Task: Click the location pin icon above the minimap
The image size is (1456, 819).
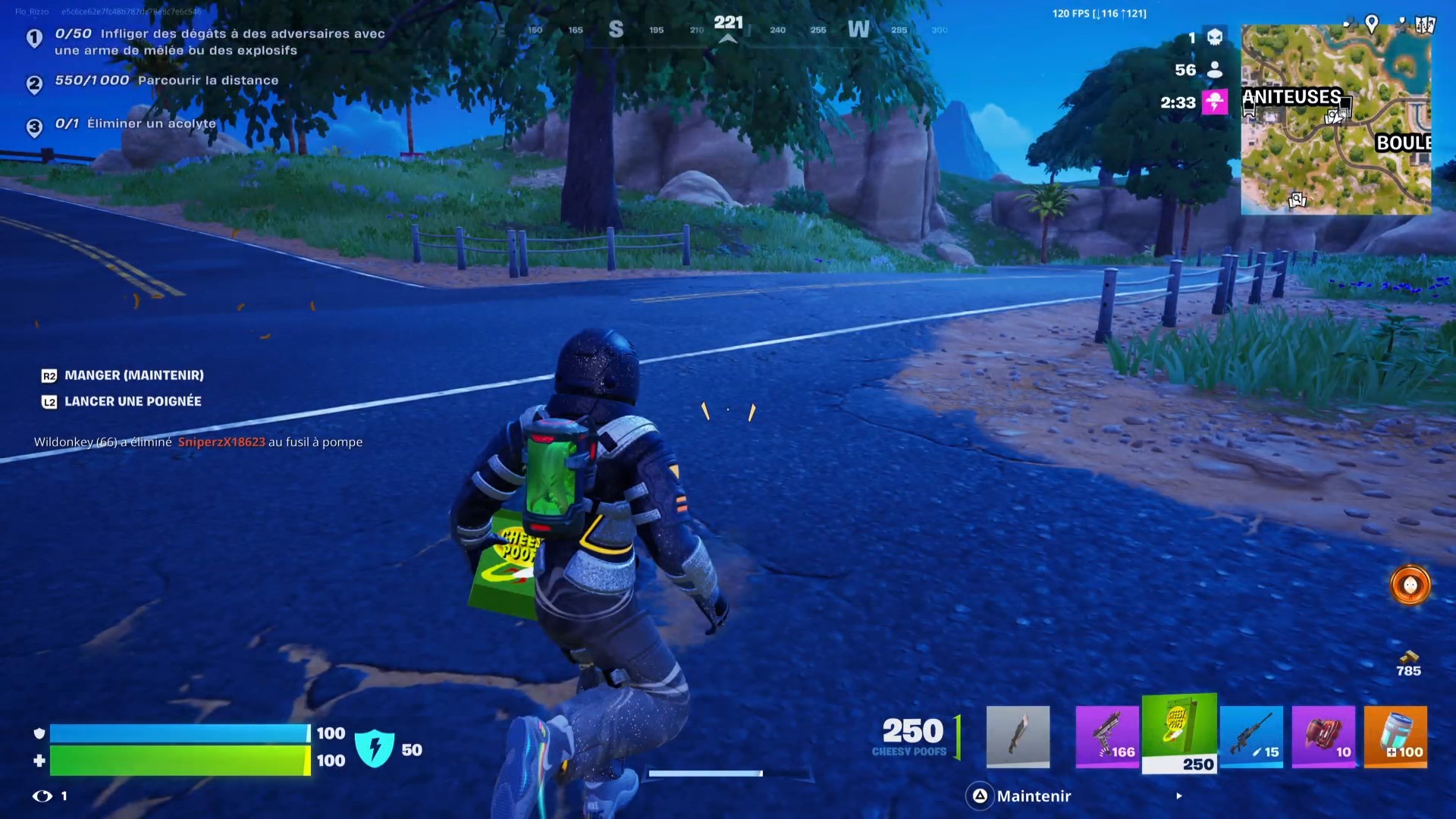Action: pyautogui.click(x=1372, y=23)
